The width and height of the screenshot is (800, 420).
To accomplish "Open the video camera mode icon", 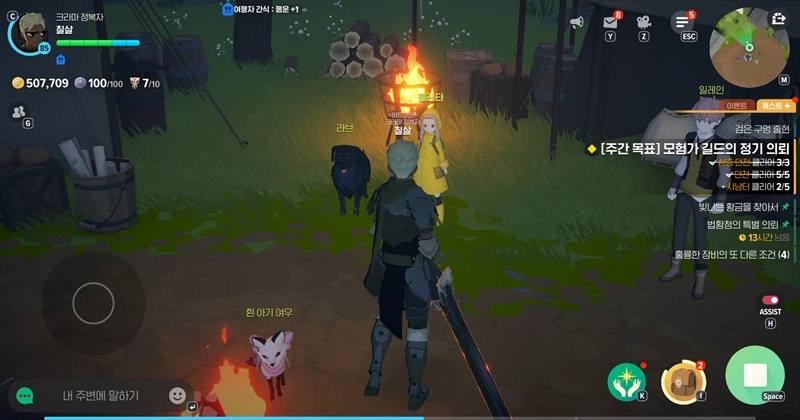I will pos(644,22).
